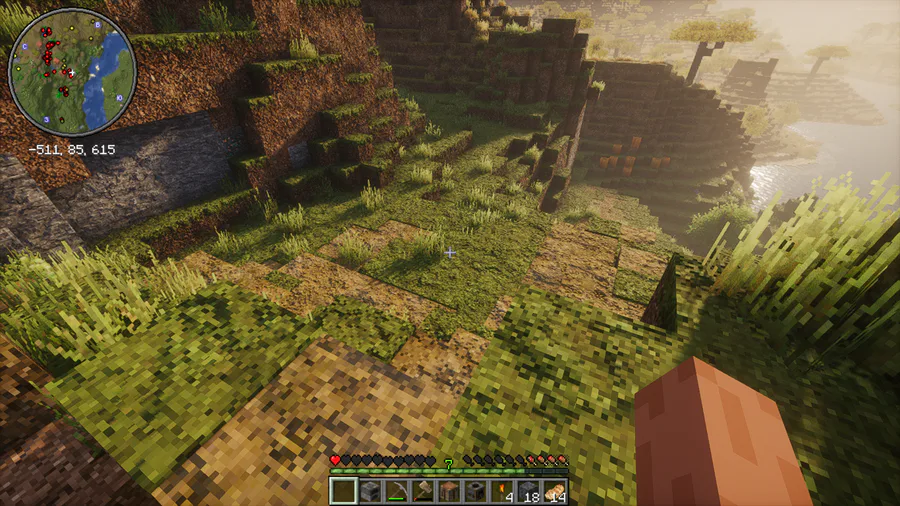Viewport: 900px width, 506px height.
Task: Select the crafting table hotbar slot
Action: click(449, 490)
